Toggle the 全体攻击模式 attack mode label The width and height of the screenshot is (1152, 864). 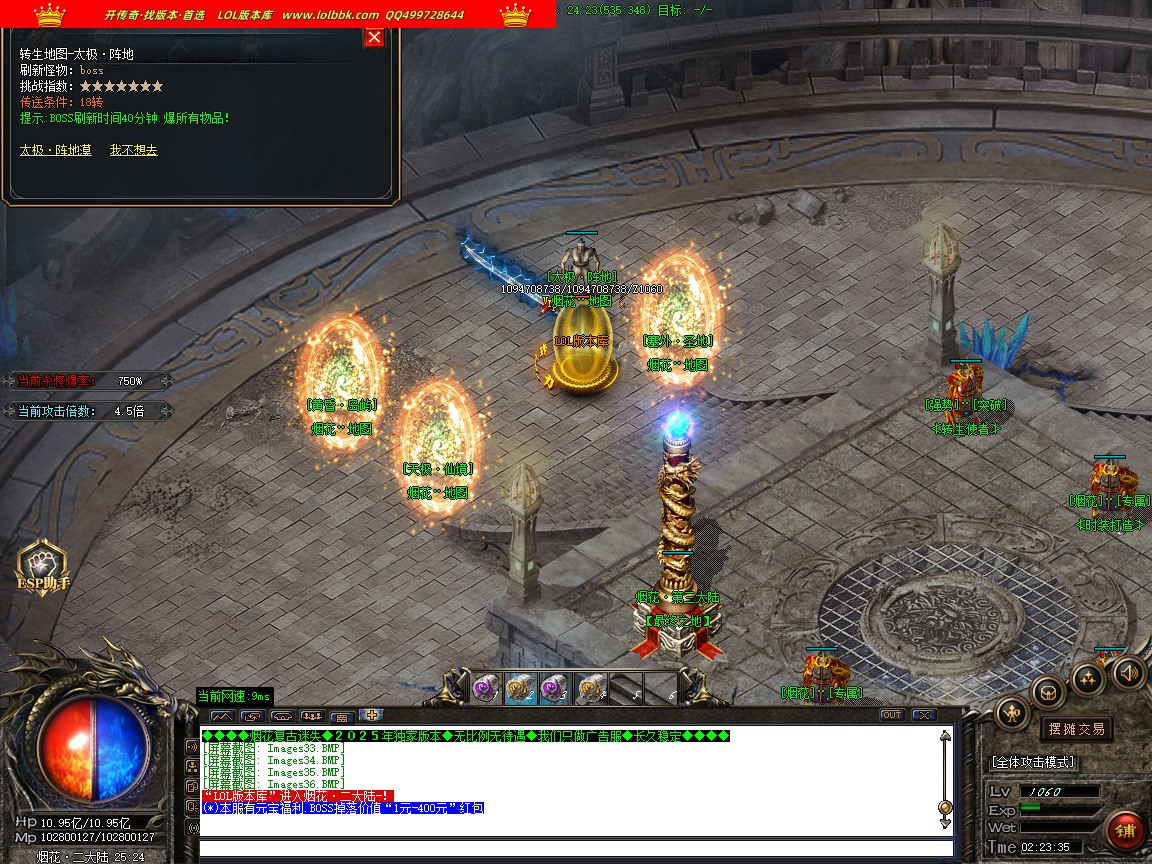(x=1033, y=762)
